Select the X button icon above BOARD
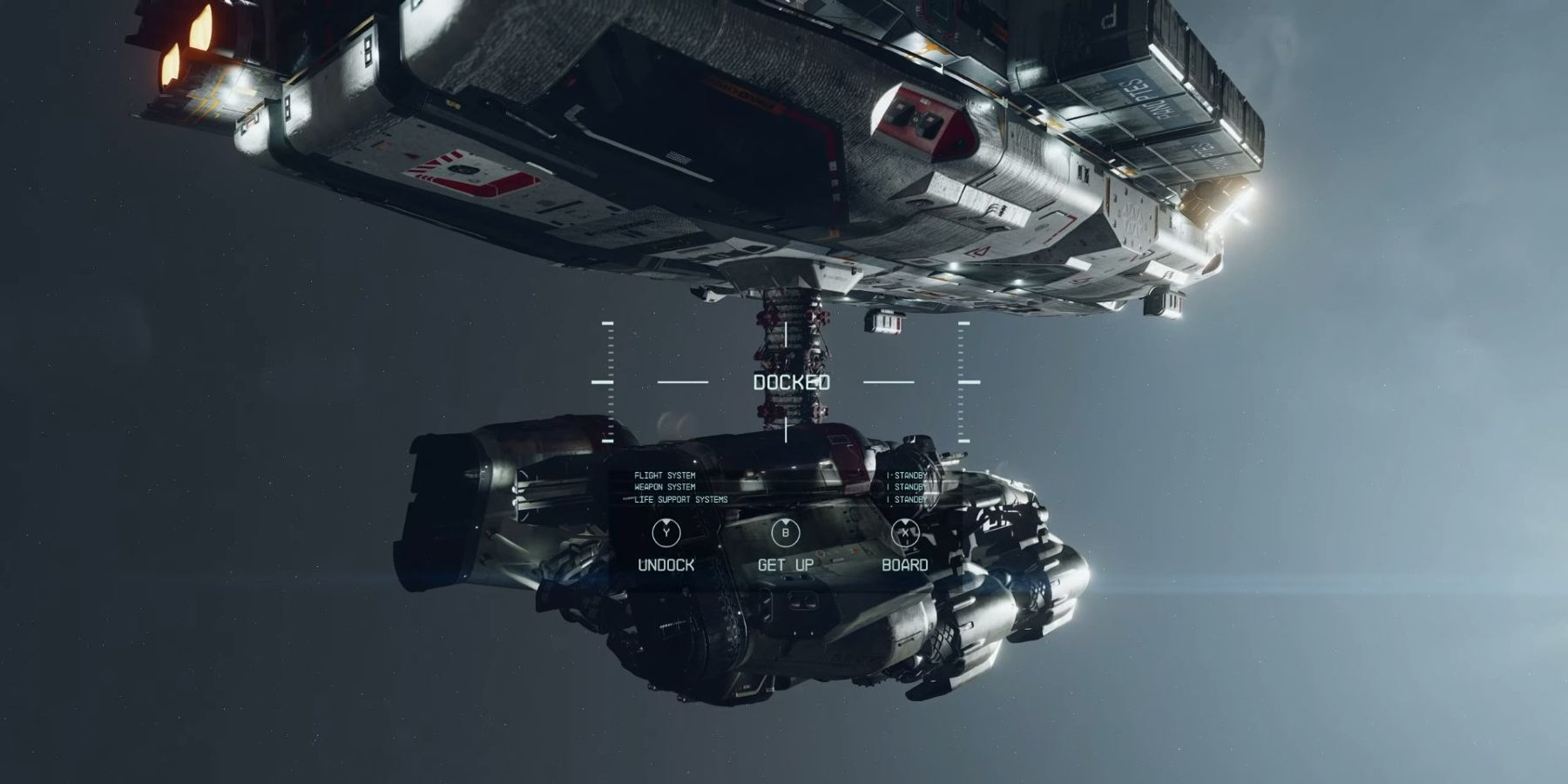1568x784 pixels. 906,532
